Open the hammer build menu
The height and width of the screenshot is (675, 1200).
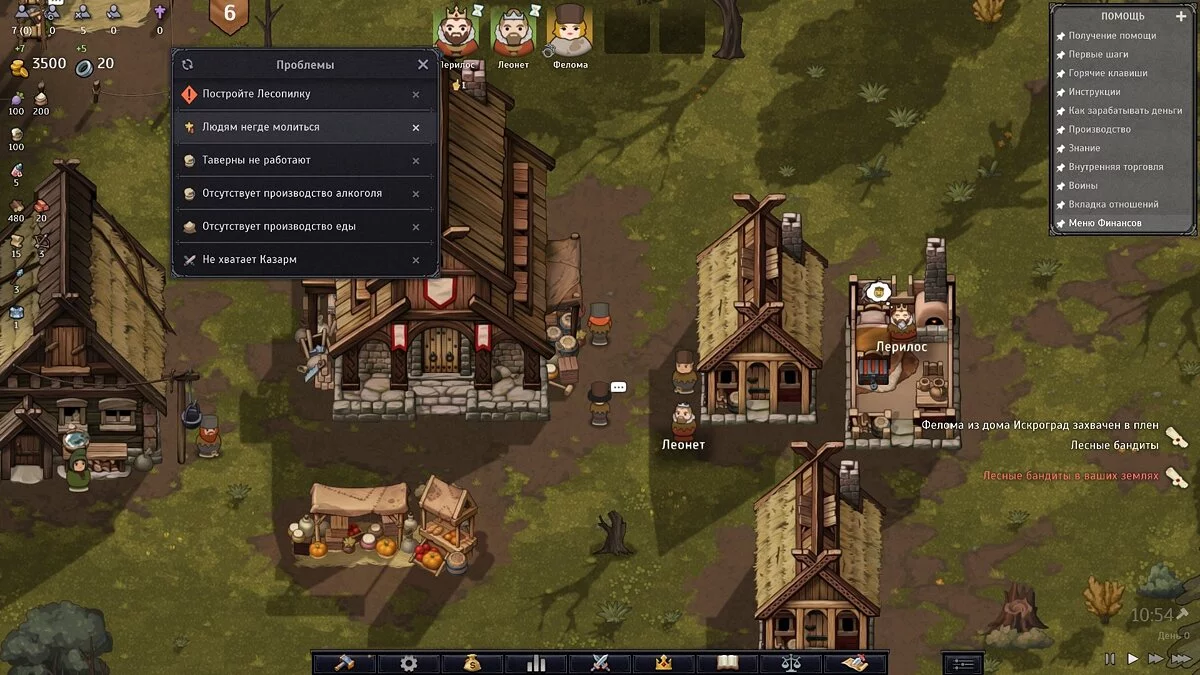(x=344, y=663)
